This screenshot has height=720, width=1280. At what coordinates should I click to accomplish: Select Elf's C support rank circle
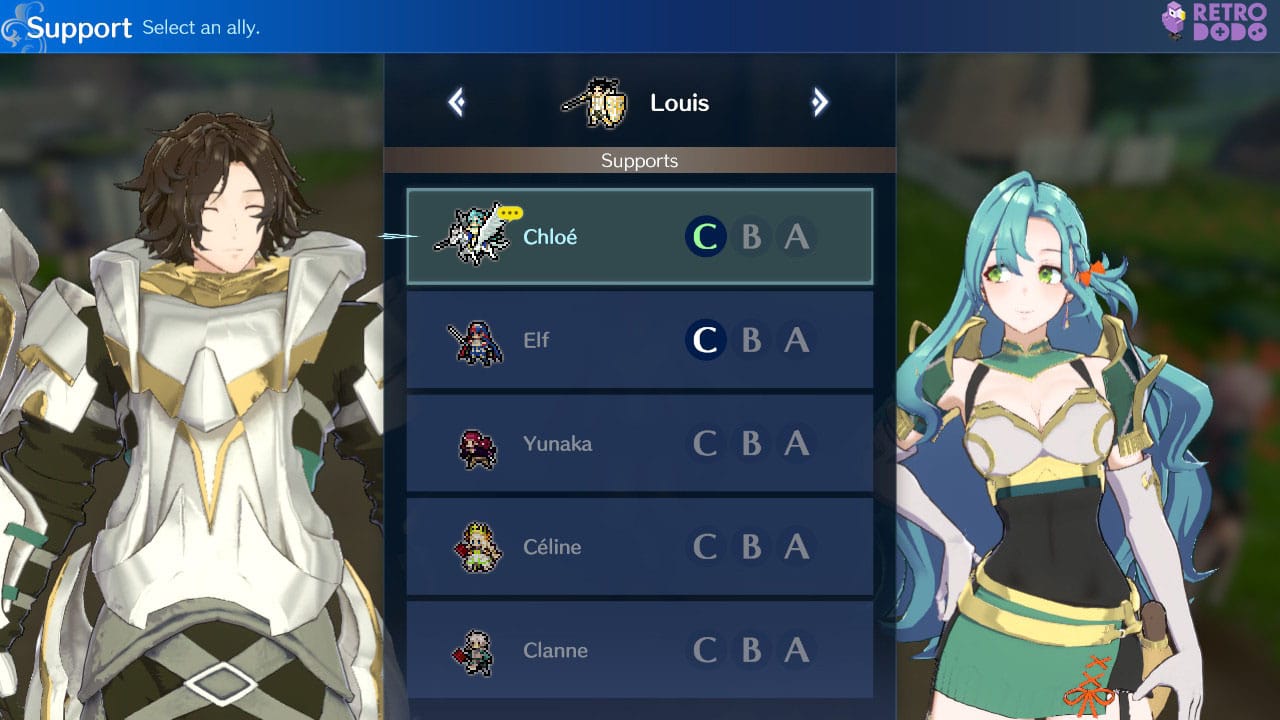(705, 340)
